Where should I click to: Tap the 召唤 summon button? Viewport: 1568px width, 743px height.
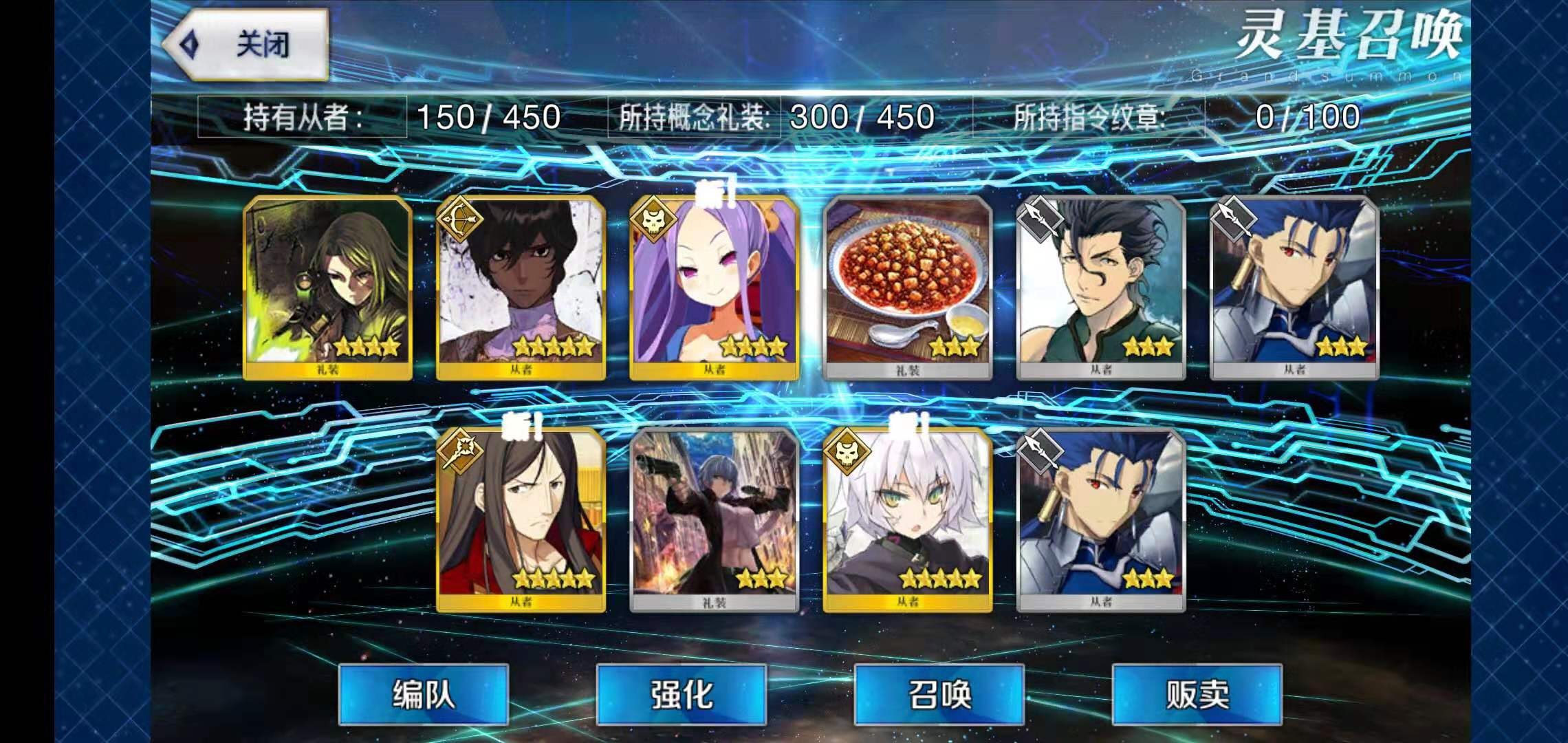(939, 694)
